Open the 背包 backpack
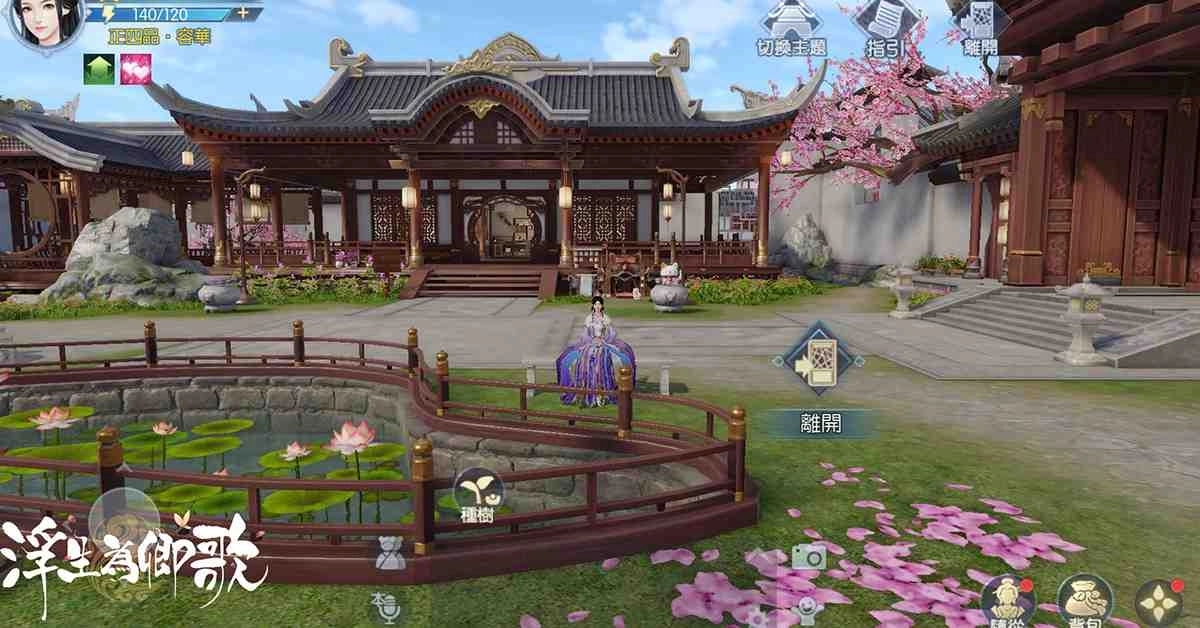The image size is (1200, 628). click(x=1082, y=600)
